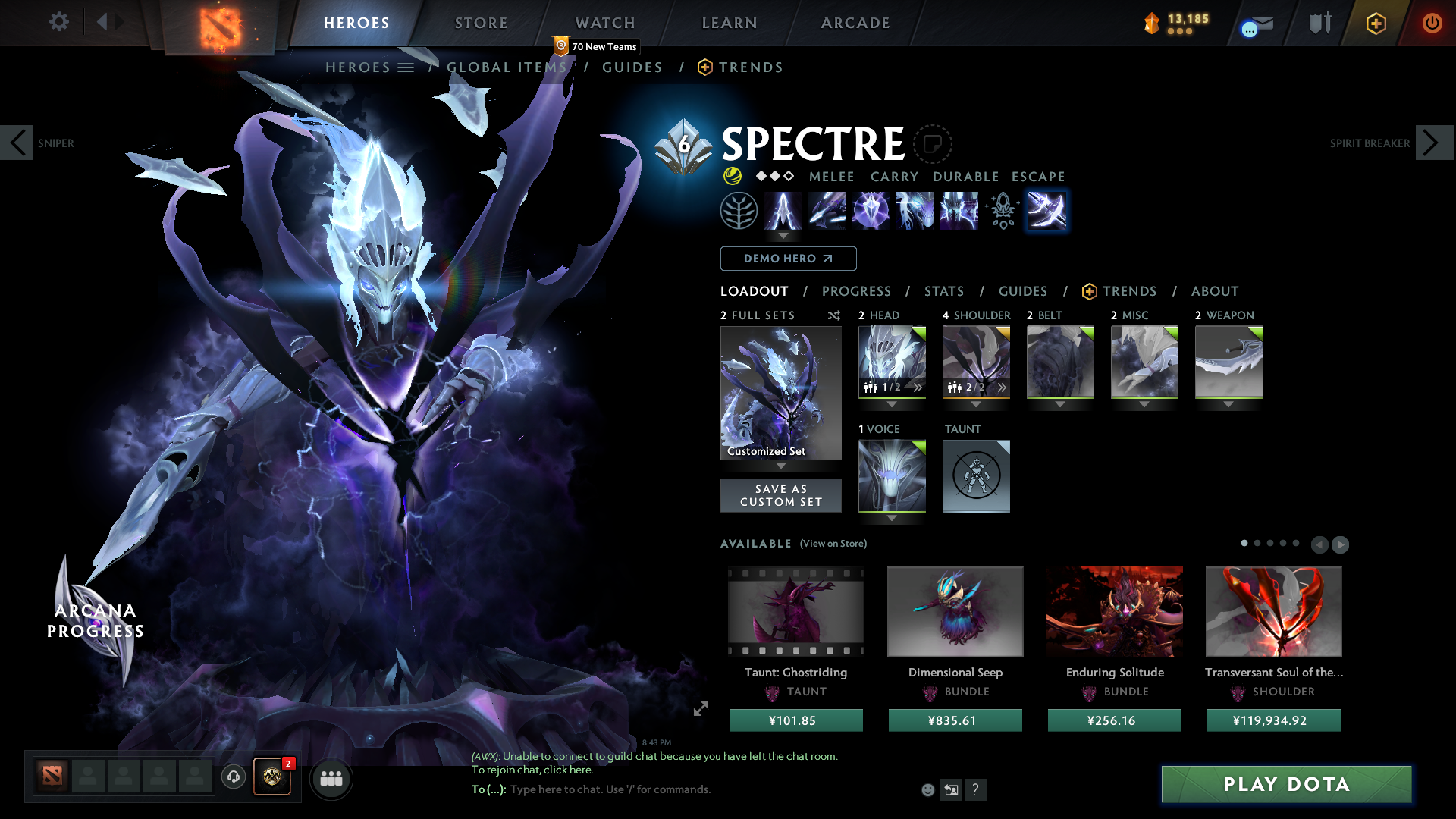1456x819 pixels.
Task: Click the screenshot sharing icon near chat
Action: pos(951,789)
